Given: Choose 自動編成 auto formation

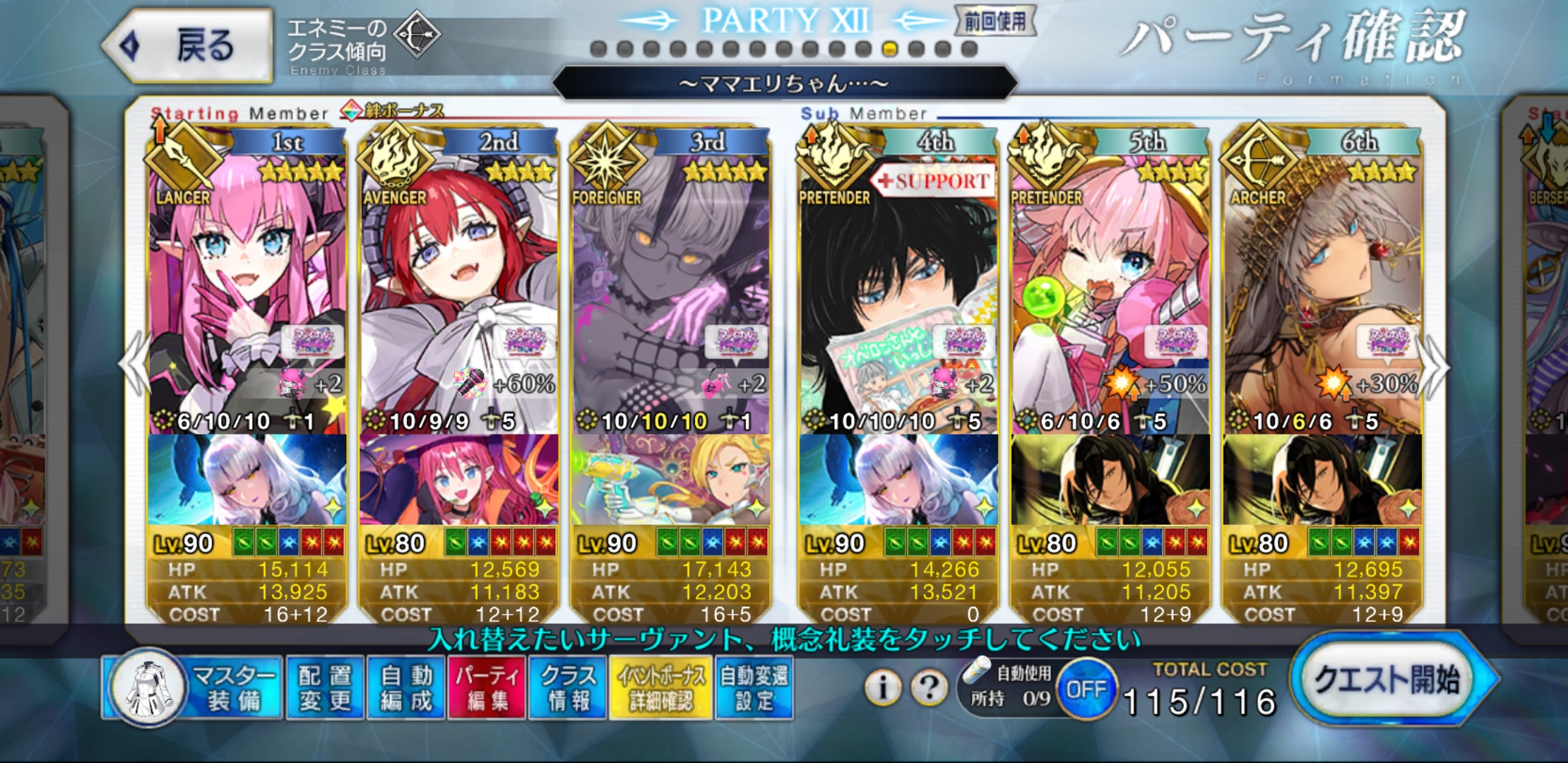Looking at the screenshot, I should (x=406, y=687).
